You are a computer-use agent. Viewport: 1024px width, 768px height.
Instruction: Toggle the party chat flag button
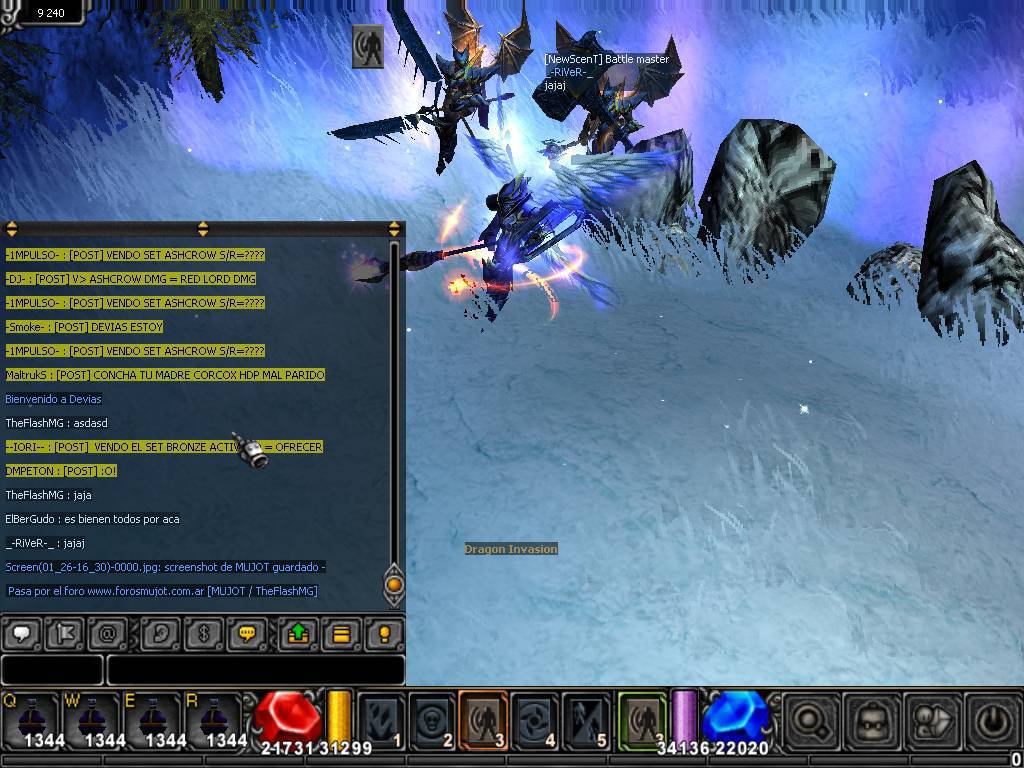point(64,633)
